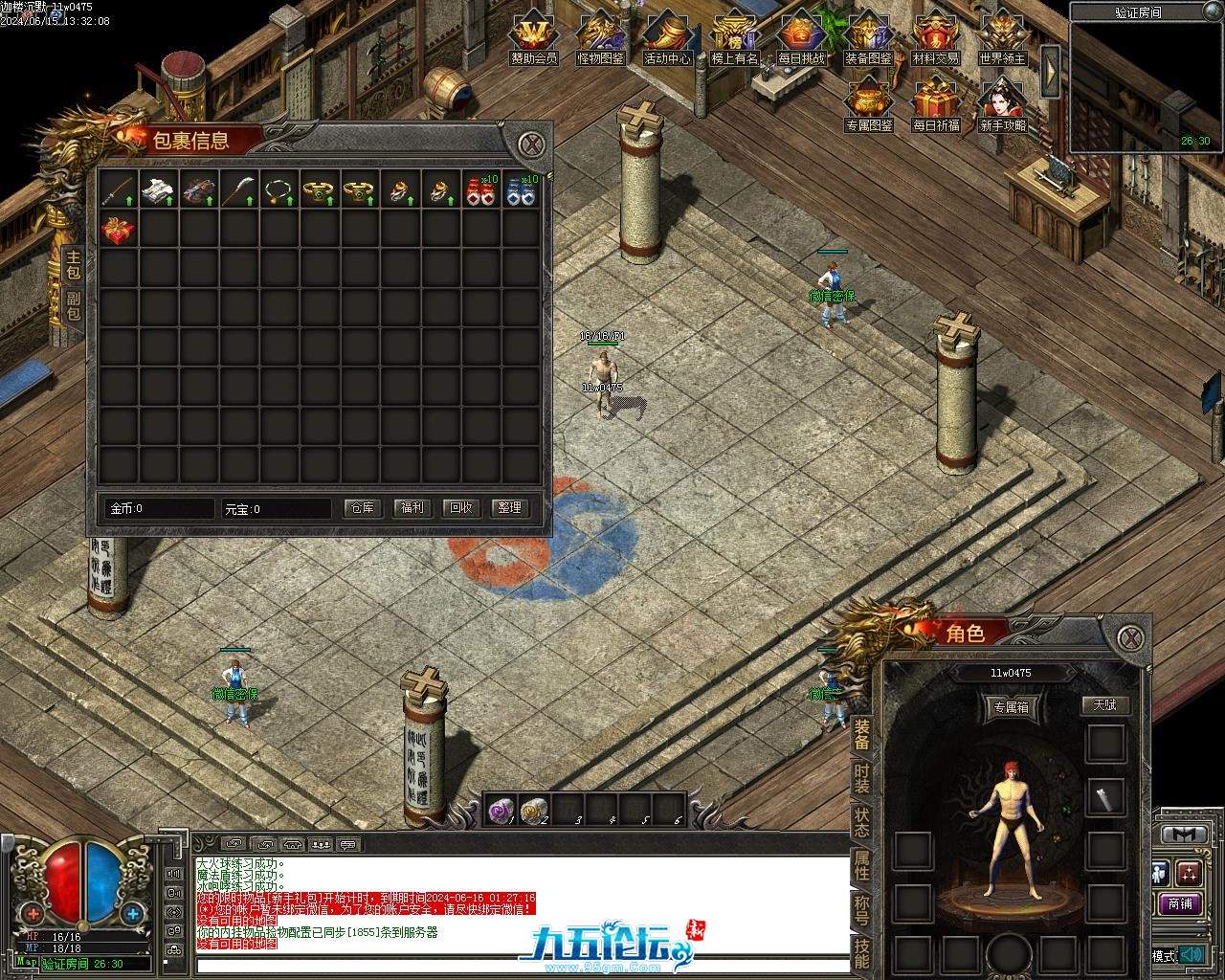The height and width of the screenshot is (980, 1225).
Task: Open the 仓库 warehouse button
Action: (x=363, y=508)
